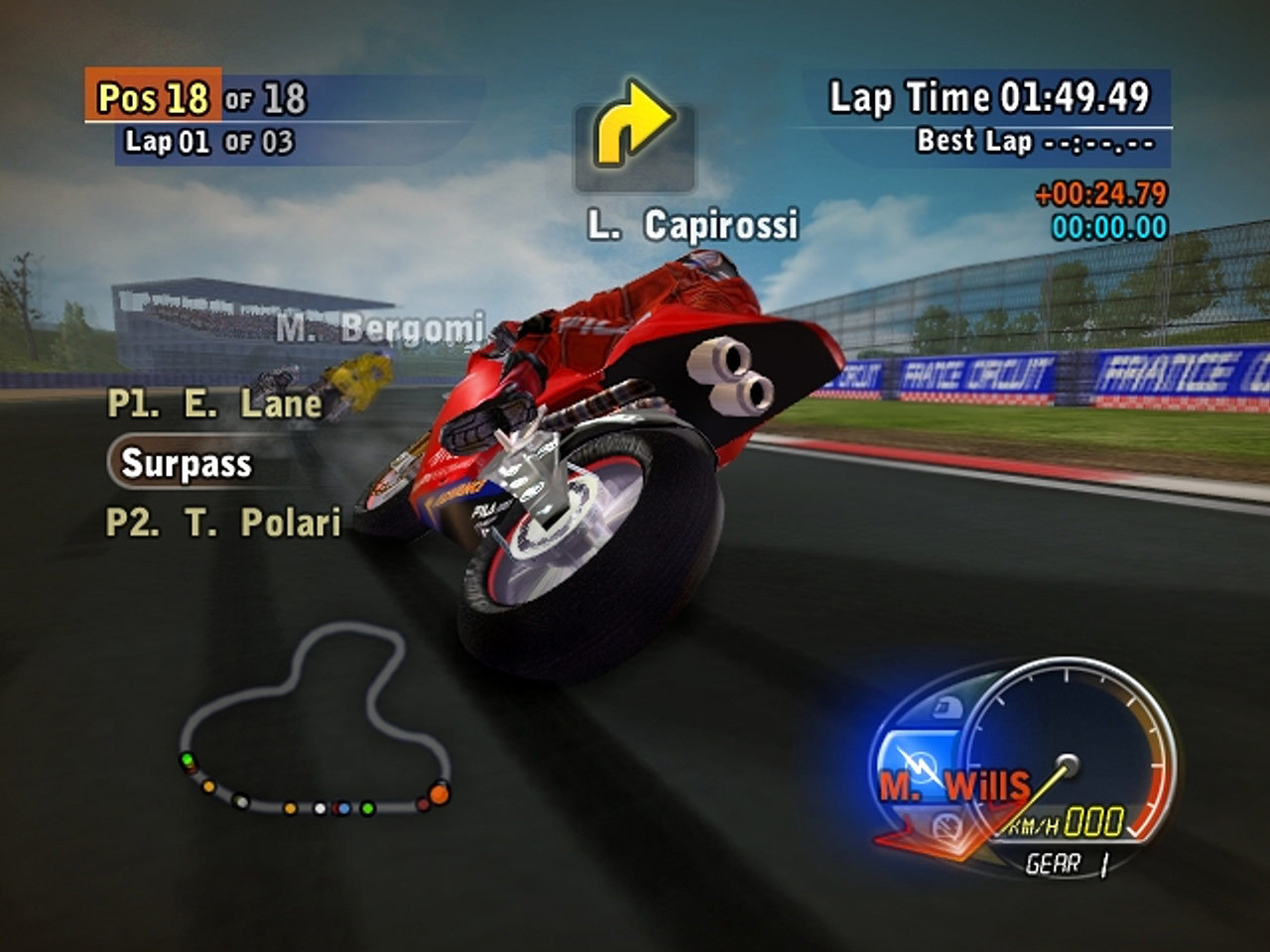Expand the Lap Time readout
This screenshot has width=1270, height=952.
[x=987, y=97]
